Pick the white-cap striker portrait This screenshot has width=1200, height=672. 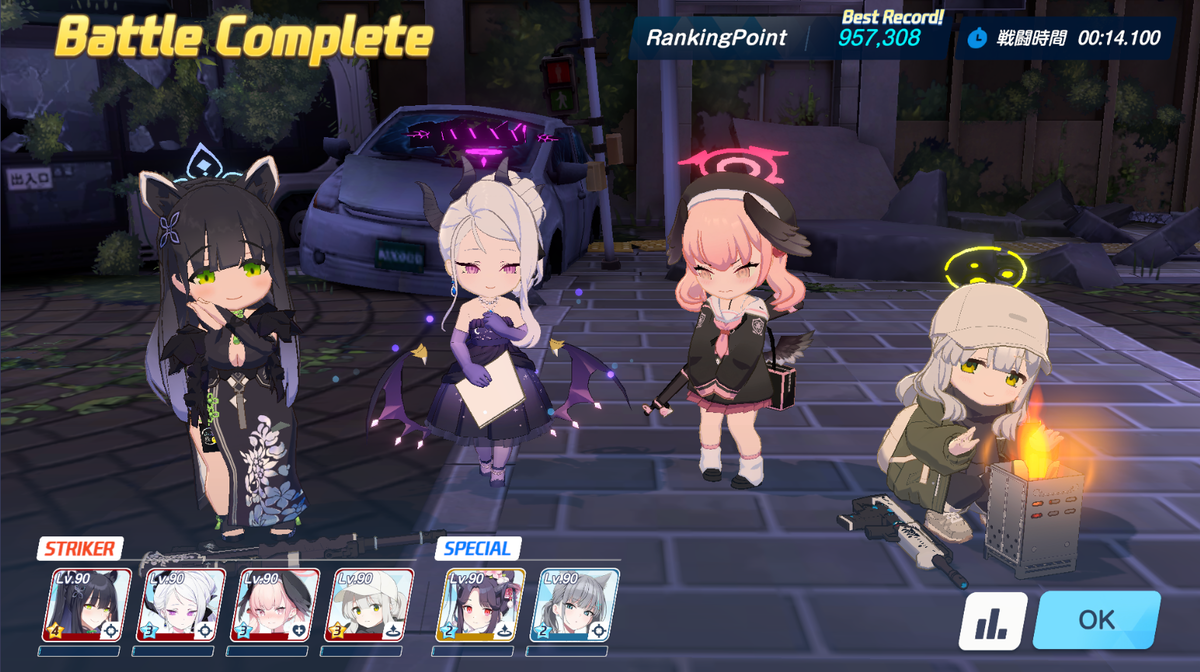click(x=369, y=605)
